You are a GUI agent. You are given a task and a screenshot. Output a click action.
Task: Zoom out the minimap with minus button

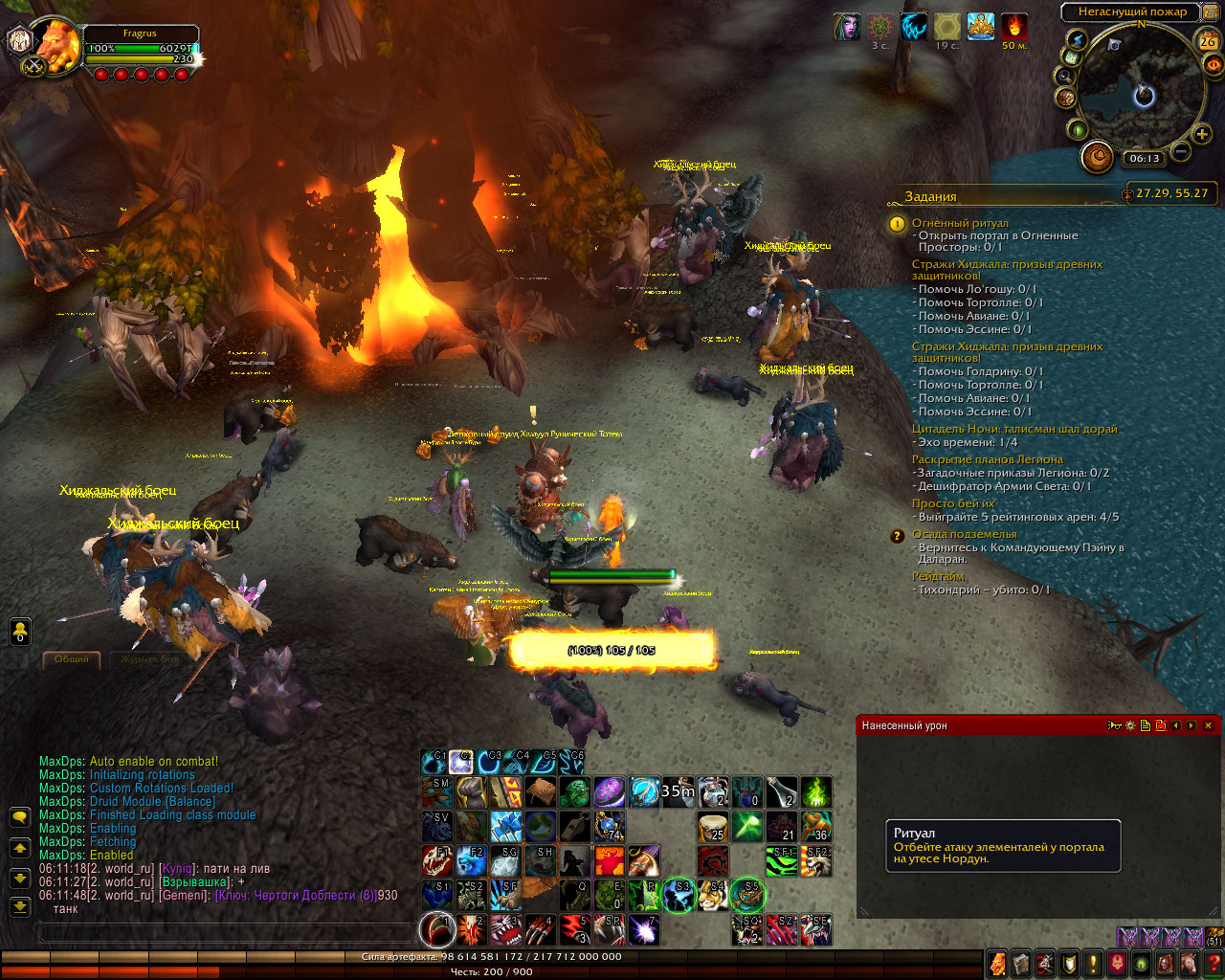coord(1181,151)
